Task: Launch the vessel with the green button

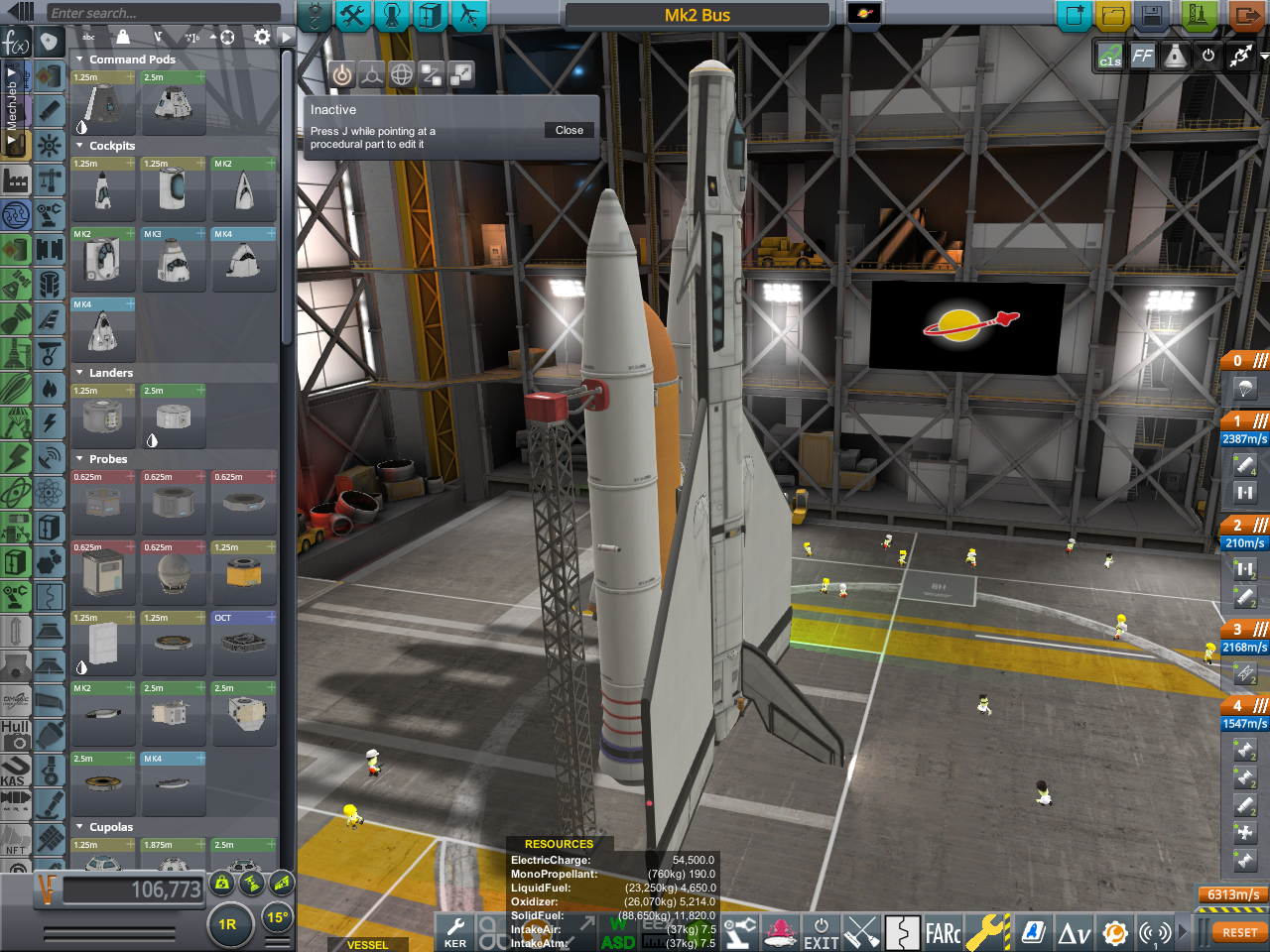Action: (1200, 16)
